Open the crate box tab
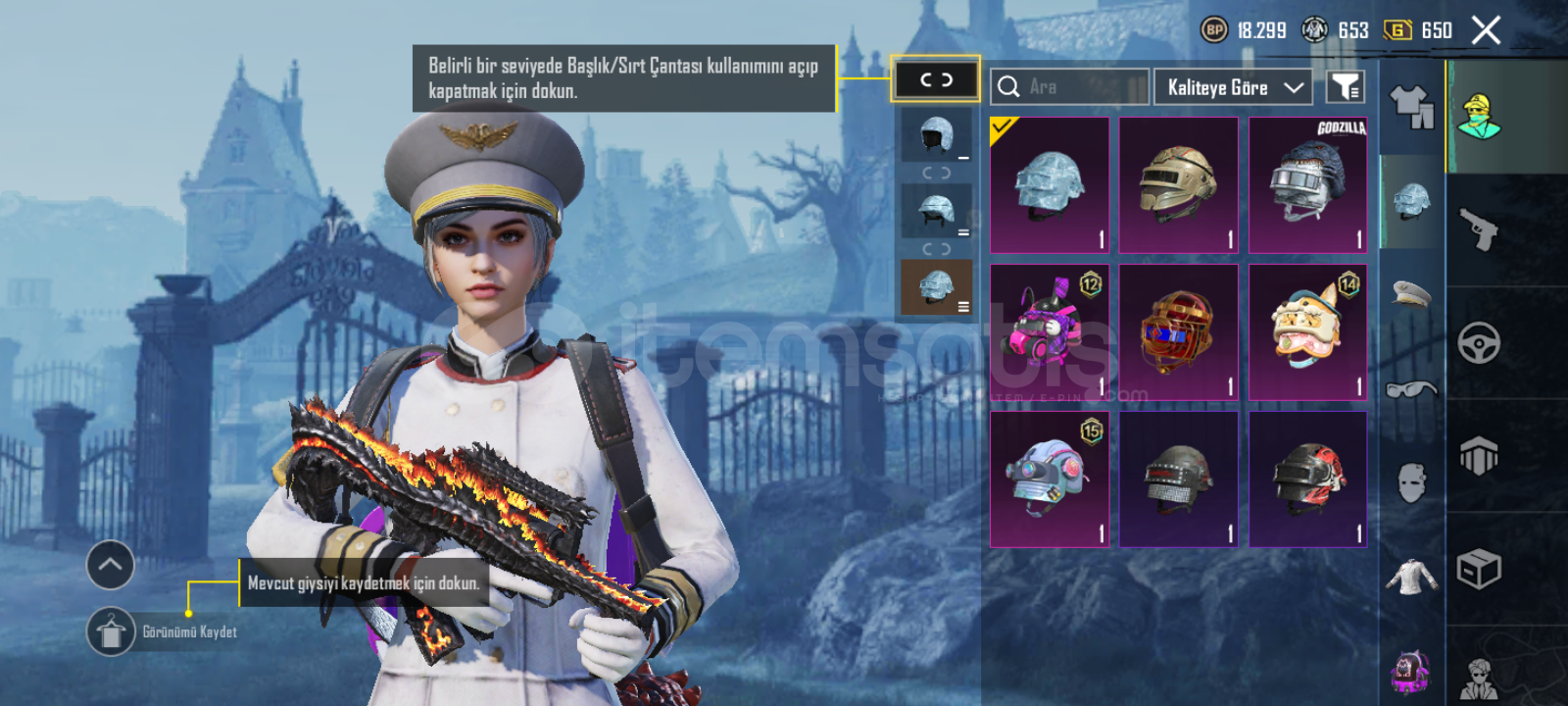This screenshot has width=1568, height=706. click(x=1479, y=569)
